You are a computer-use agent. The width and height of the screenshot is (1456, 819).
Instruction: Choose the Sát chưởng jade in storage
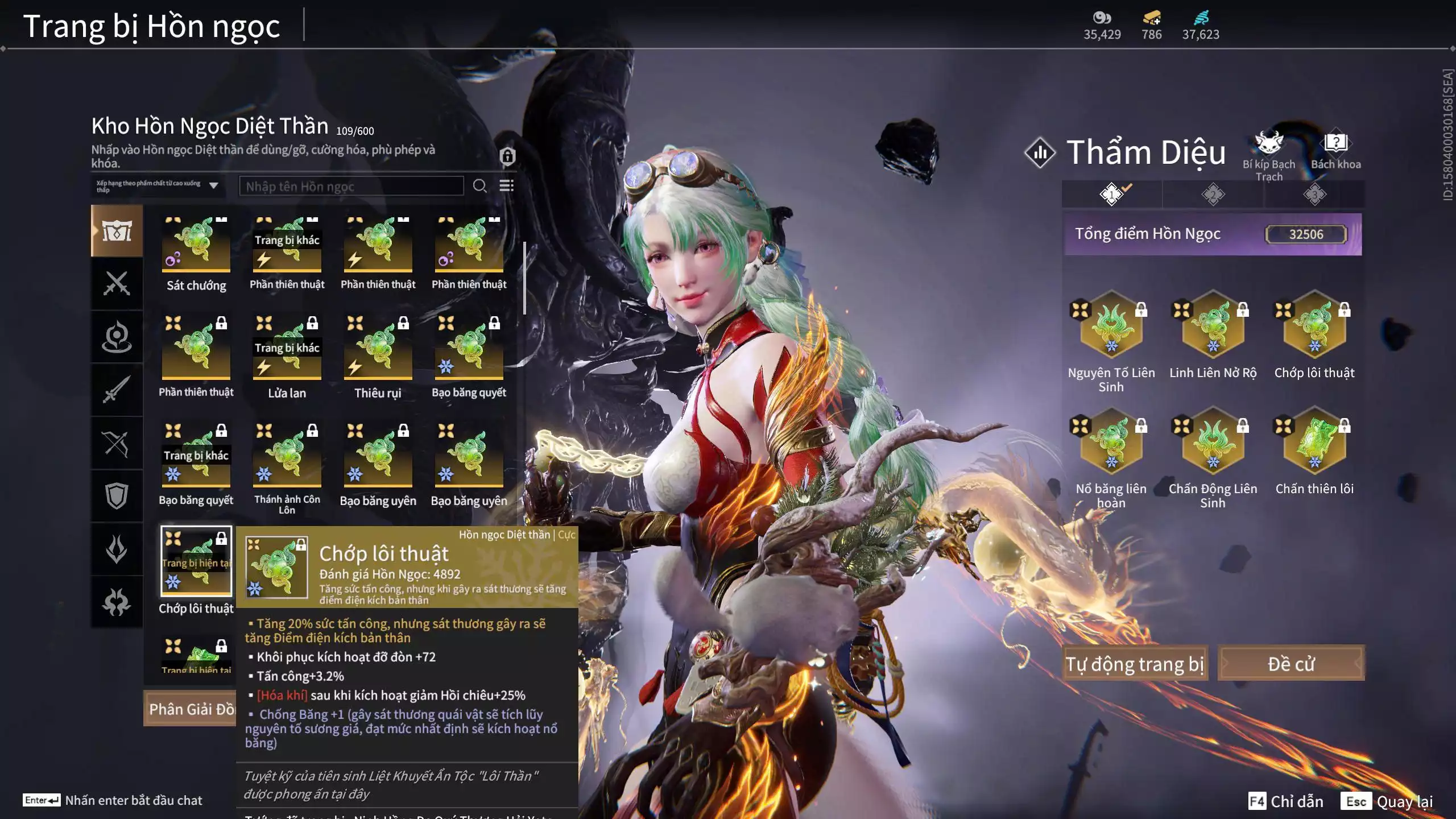pyautogui.click(x=196, y=245)
